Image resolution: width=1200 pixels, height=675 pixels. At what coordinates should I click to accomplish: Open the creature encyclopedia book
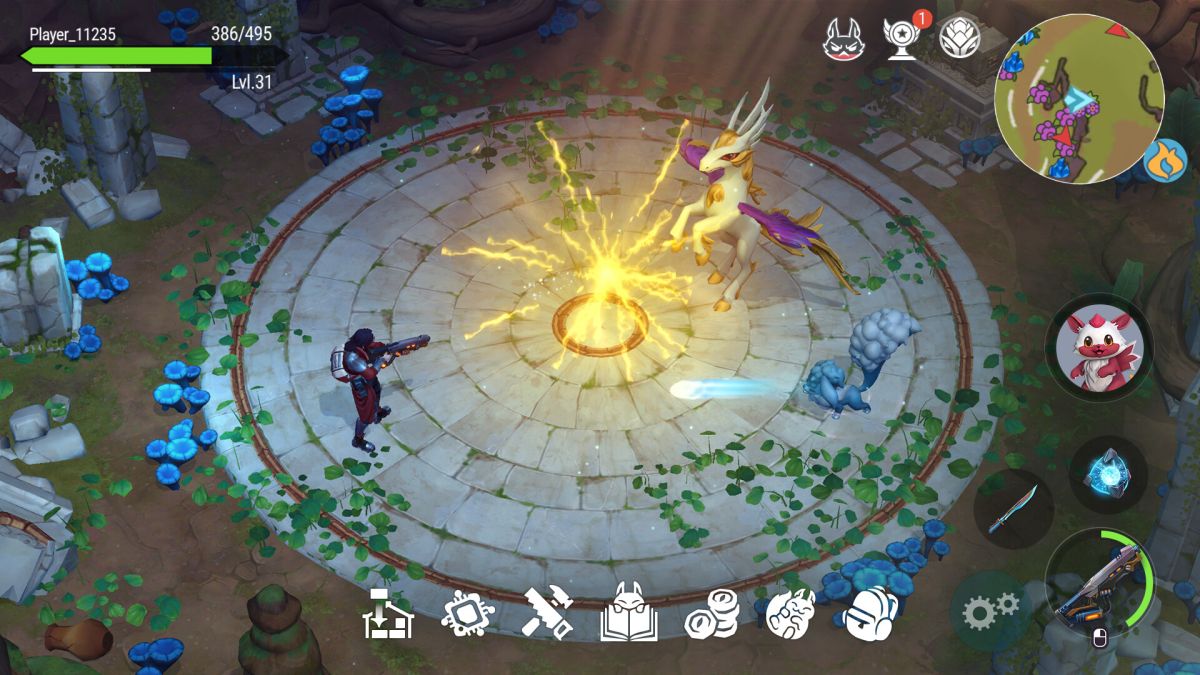[628, 612]
